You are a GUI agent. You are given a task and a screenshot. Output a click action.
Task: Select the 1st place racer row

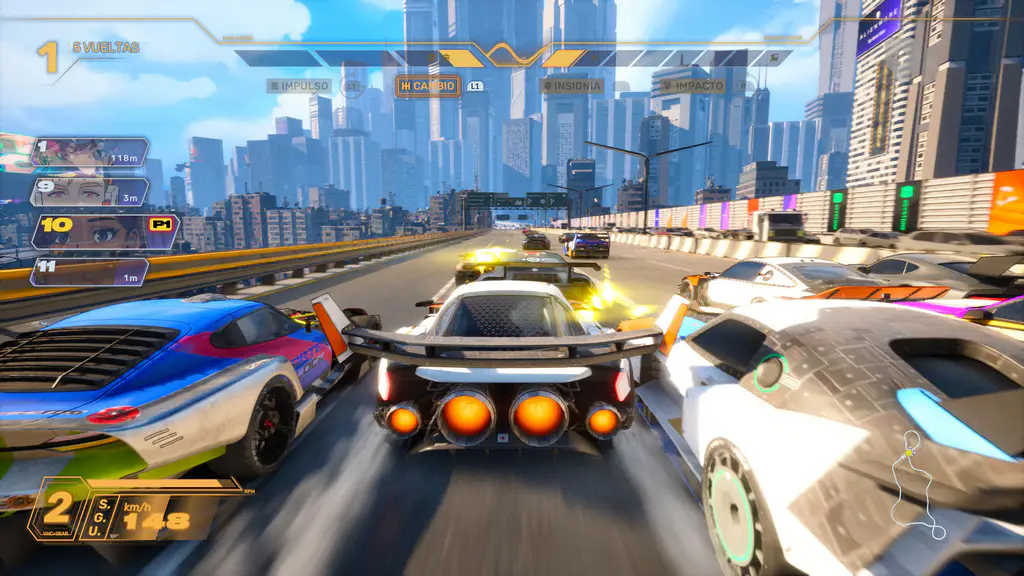(88, 152)
